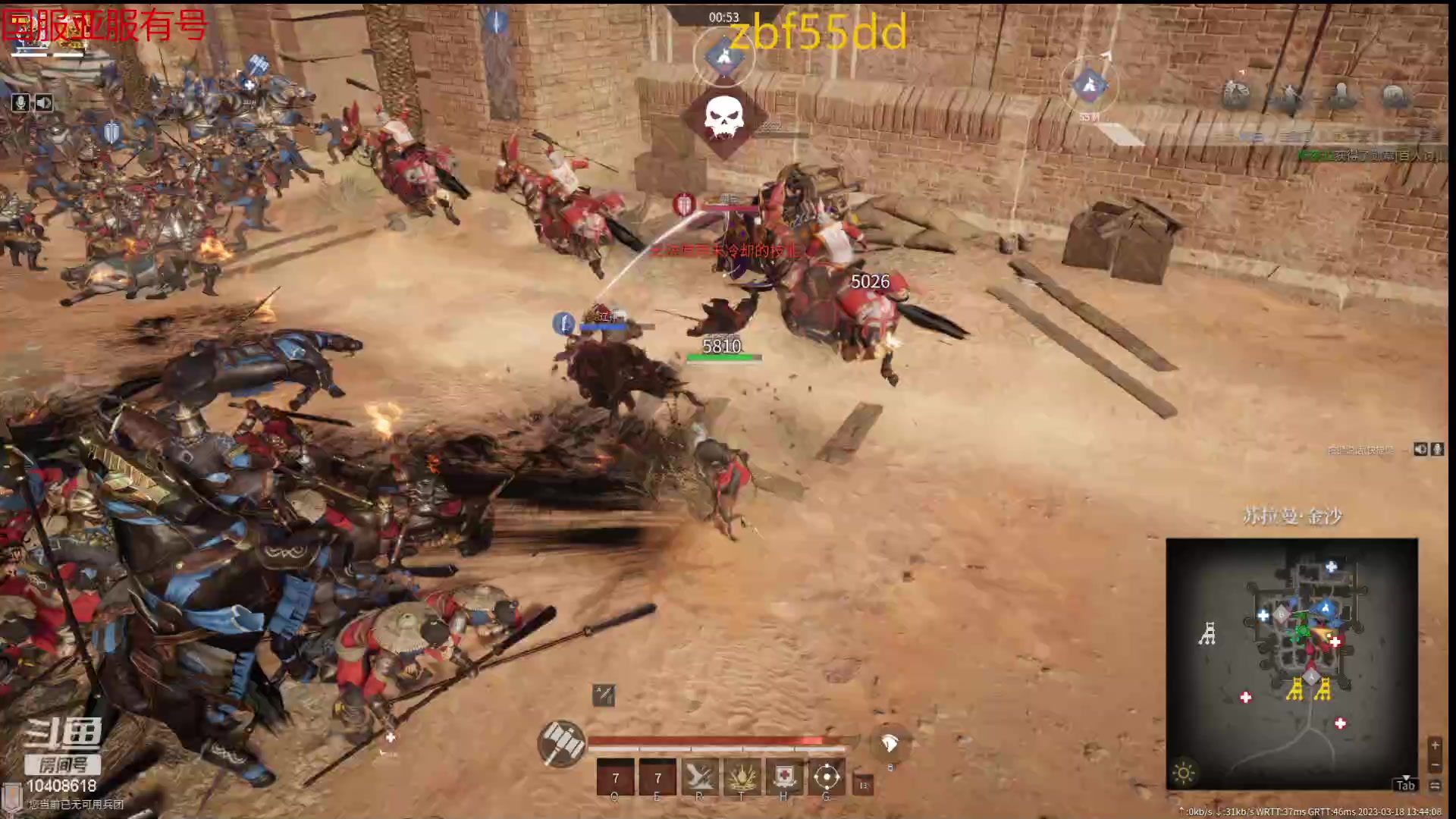Click the skull kill indicator icon

coord(723,118)
